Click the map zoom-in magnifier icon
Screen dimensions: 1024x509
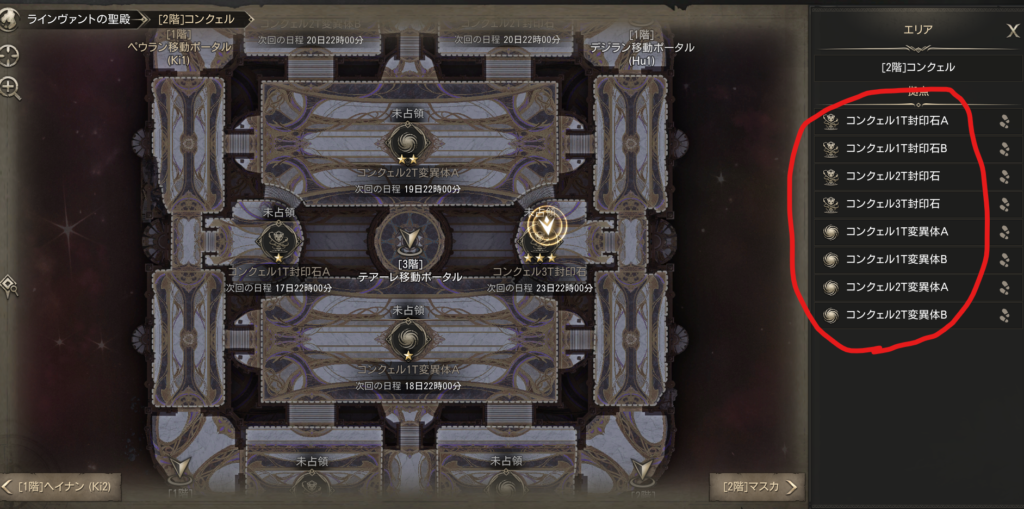click(11, 89)
